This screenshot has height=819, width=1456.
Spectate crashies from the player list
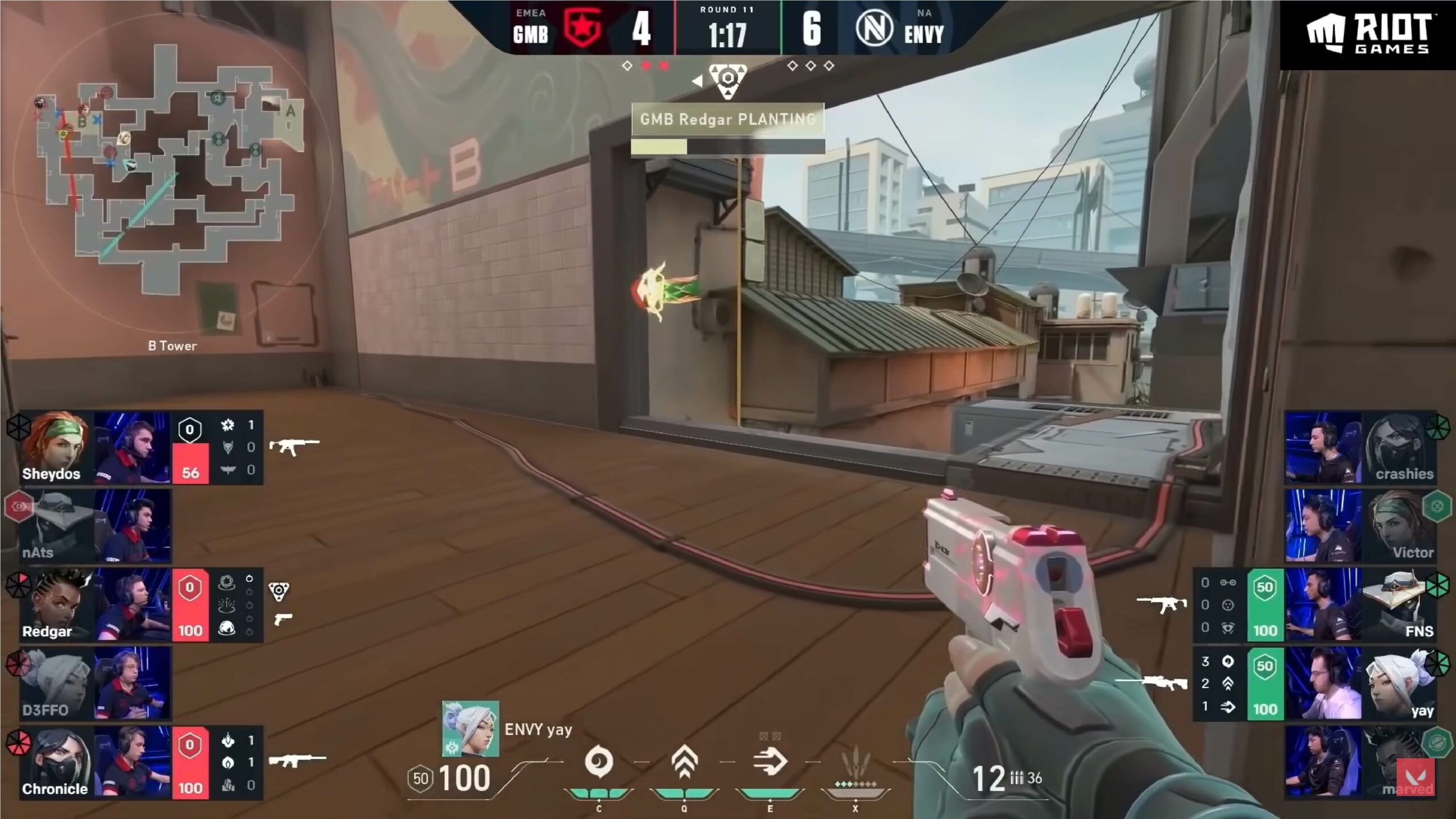[1360, 448]
